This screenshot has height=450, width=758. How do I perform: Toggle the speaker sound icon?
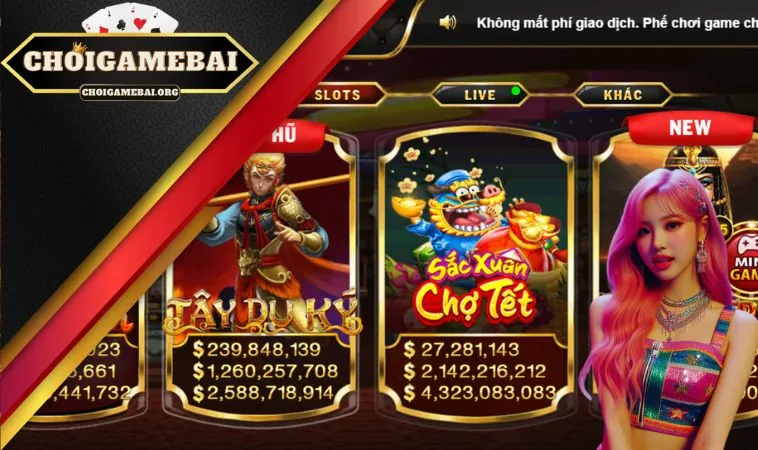pyautogui.click(x=447, y=22)
